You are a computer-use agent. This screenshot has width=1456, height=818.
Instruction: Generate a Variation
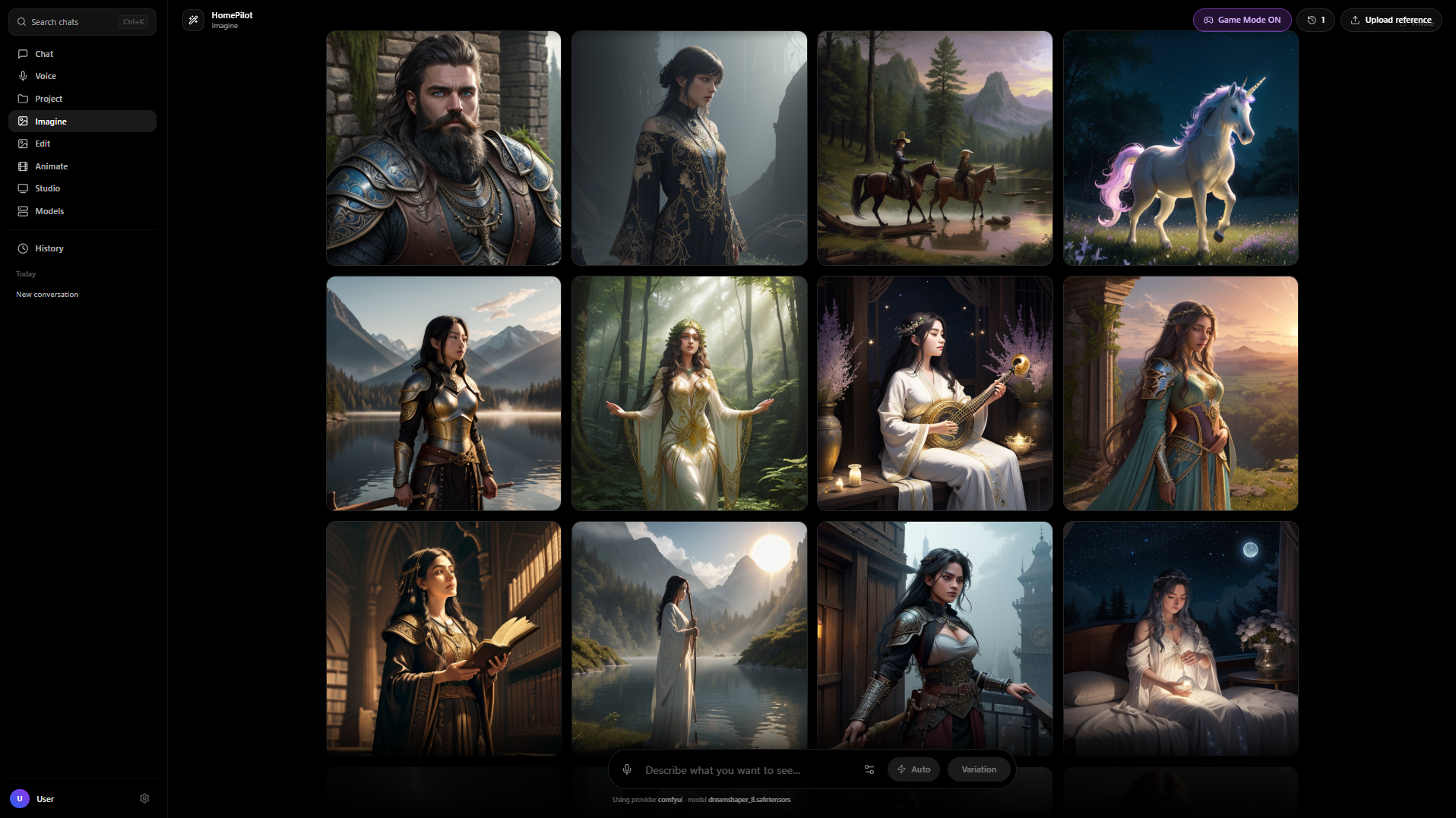(979, 769)
